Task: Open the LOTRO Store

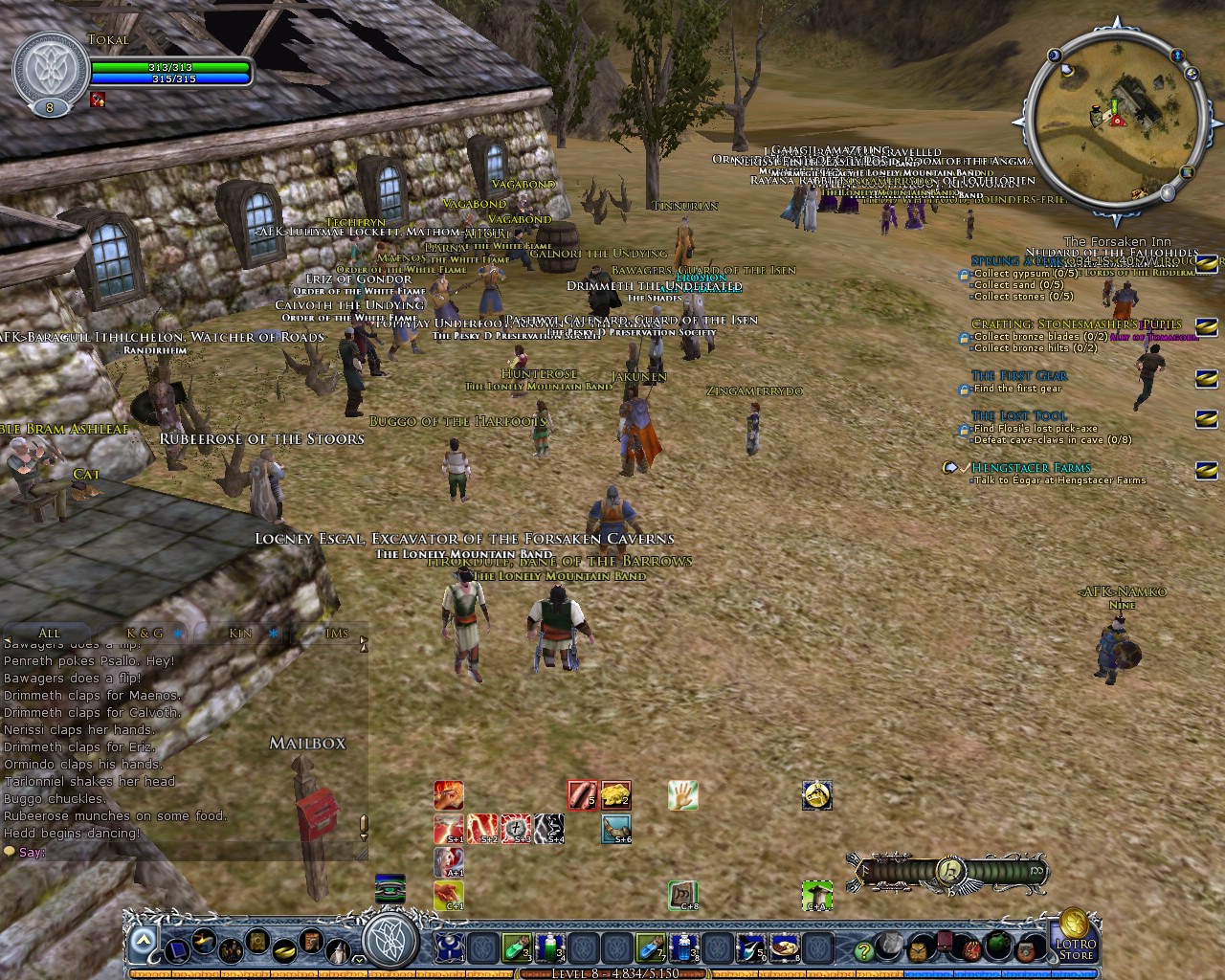Action: click(x=1075, y=947)
